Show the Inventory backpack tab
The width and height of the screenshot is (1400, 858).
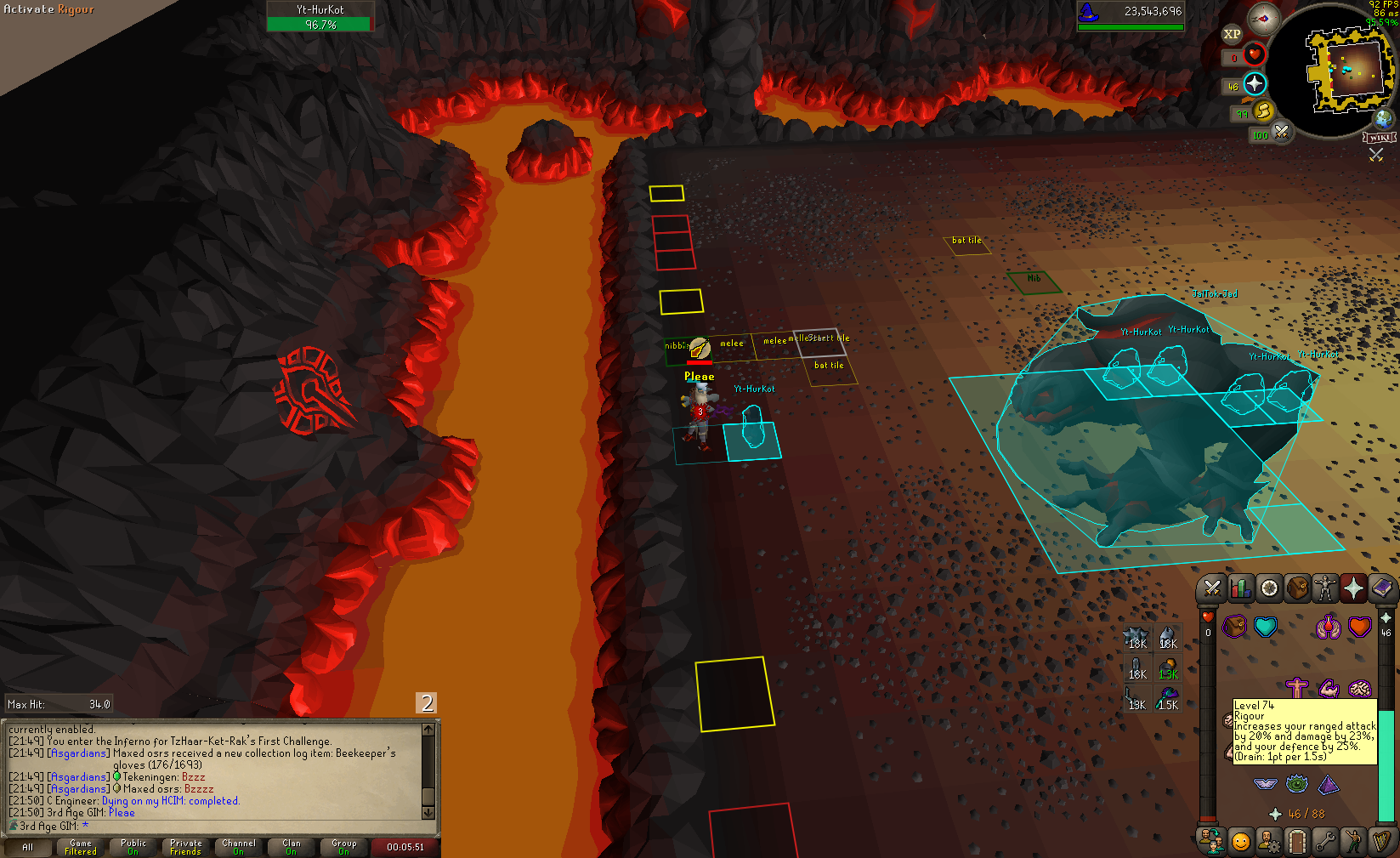(1297, 588)
